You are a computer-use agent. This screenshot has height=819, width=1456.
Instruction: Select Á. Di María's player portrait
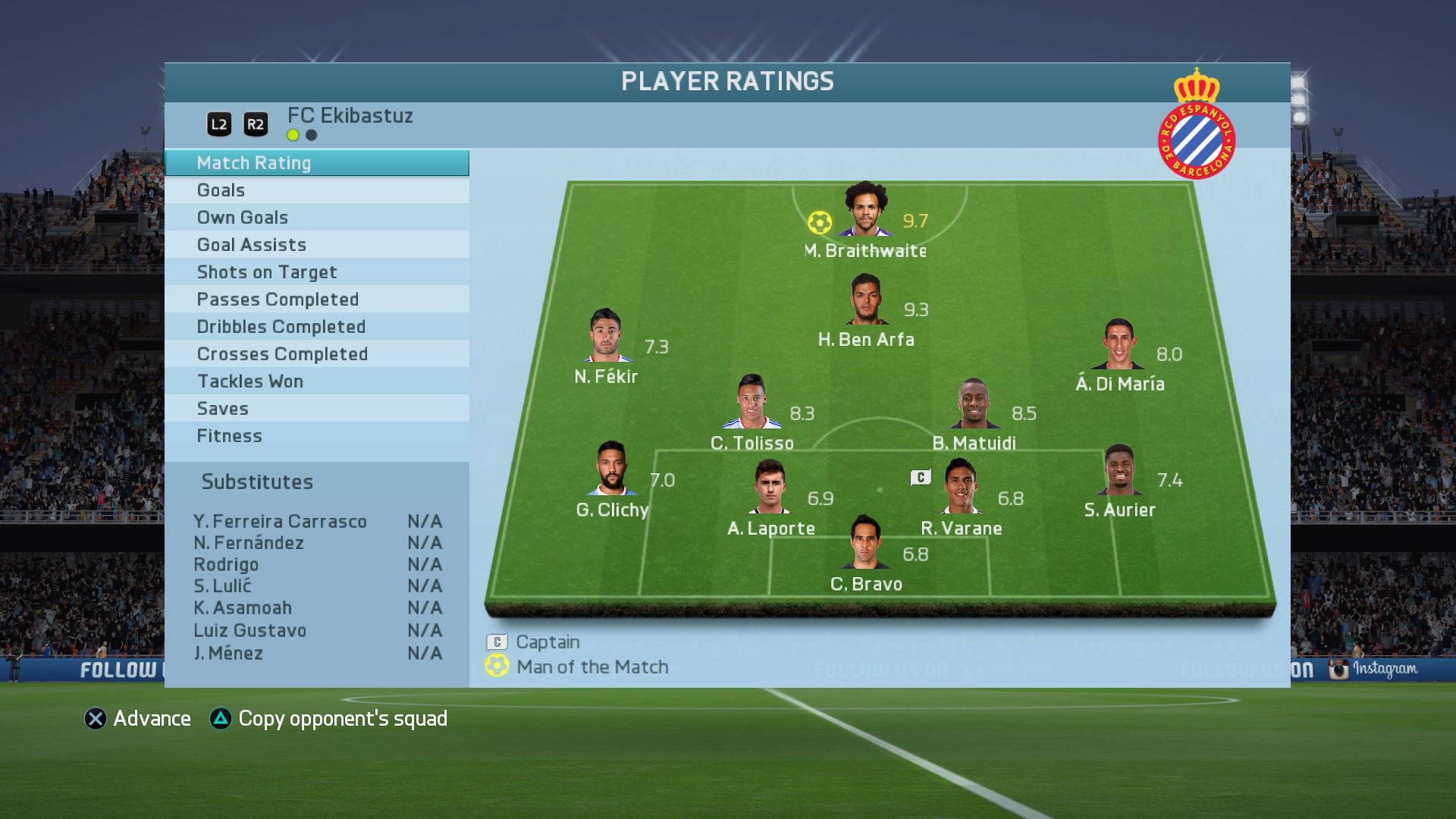coord(1119,344)
